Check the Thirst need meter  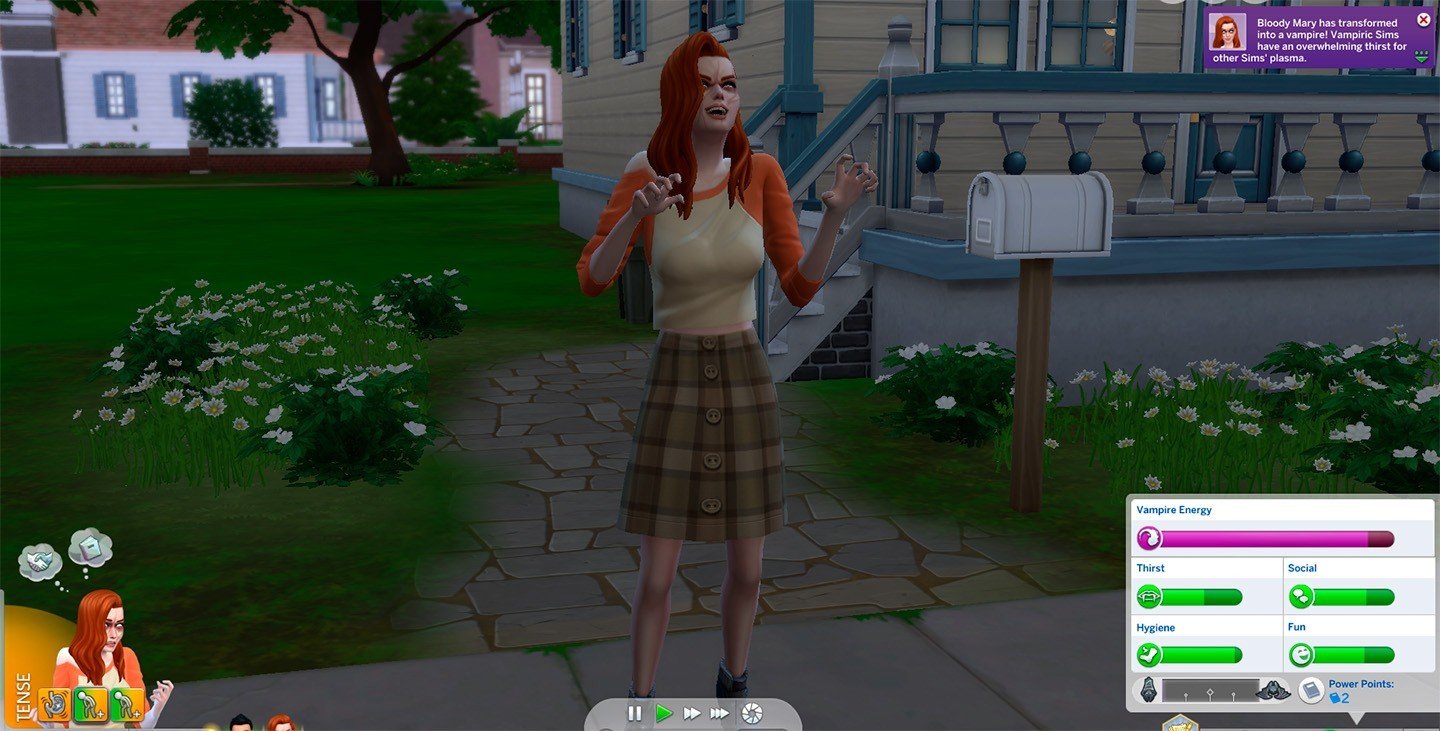(1200, 596)
